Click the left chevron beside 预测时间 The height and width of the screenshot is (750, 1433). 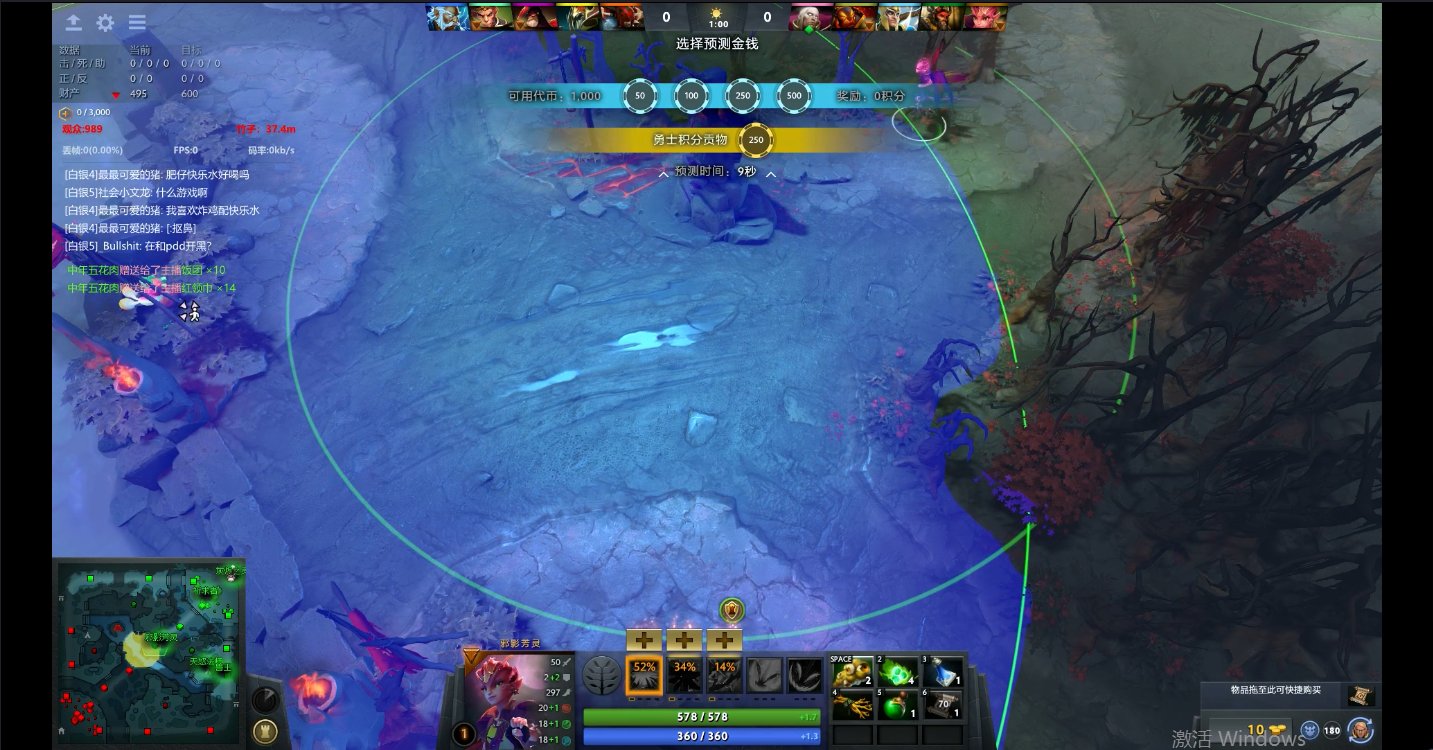664,174
